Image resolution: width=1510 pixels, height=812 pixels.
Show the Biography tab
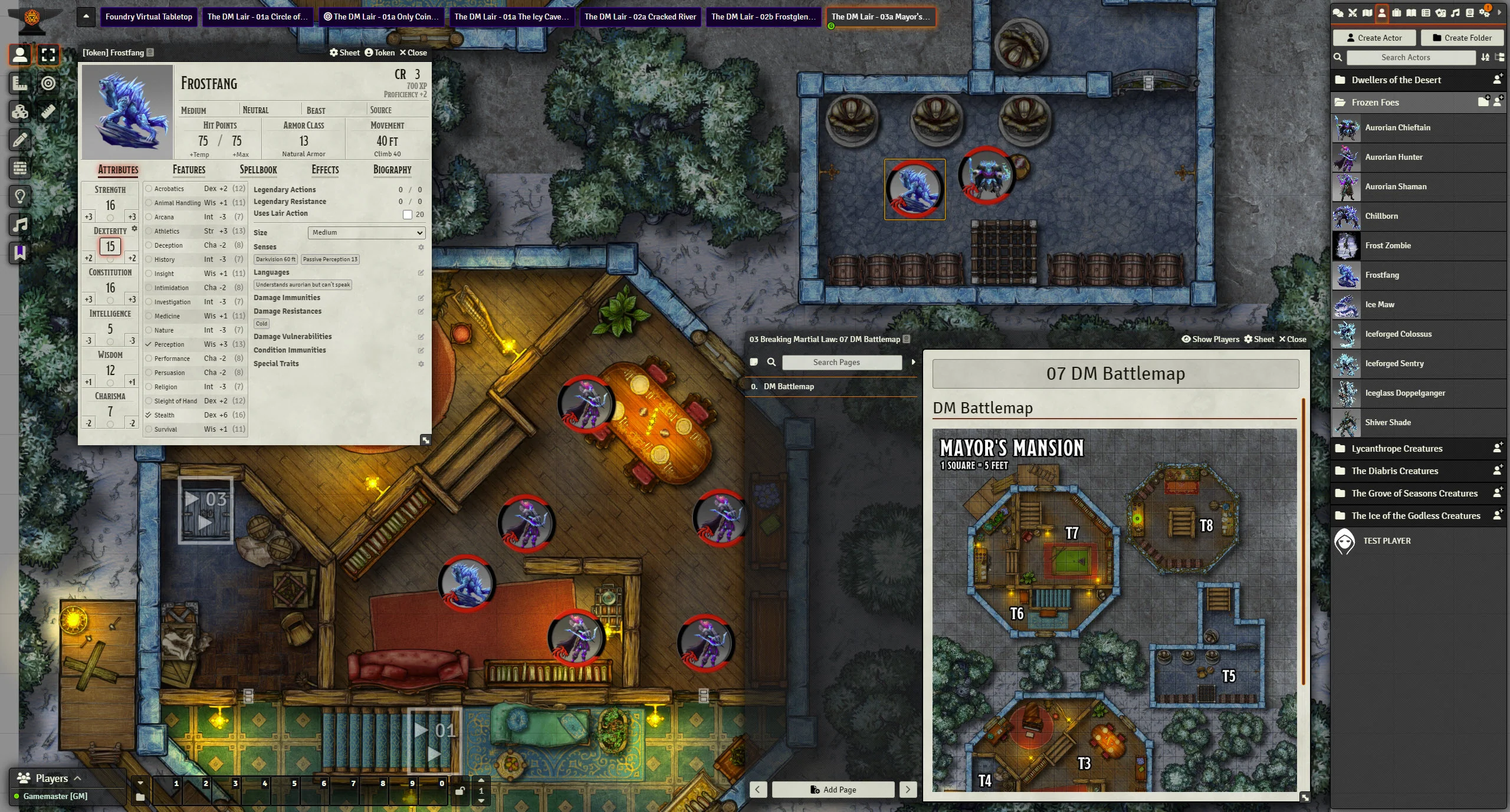pos(392,170)
